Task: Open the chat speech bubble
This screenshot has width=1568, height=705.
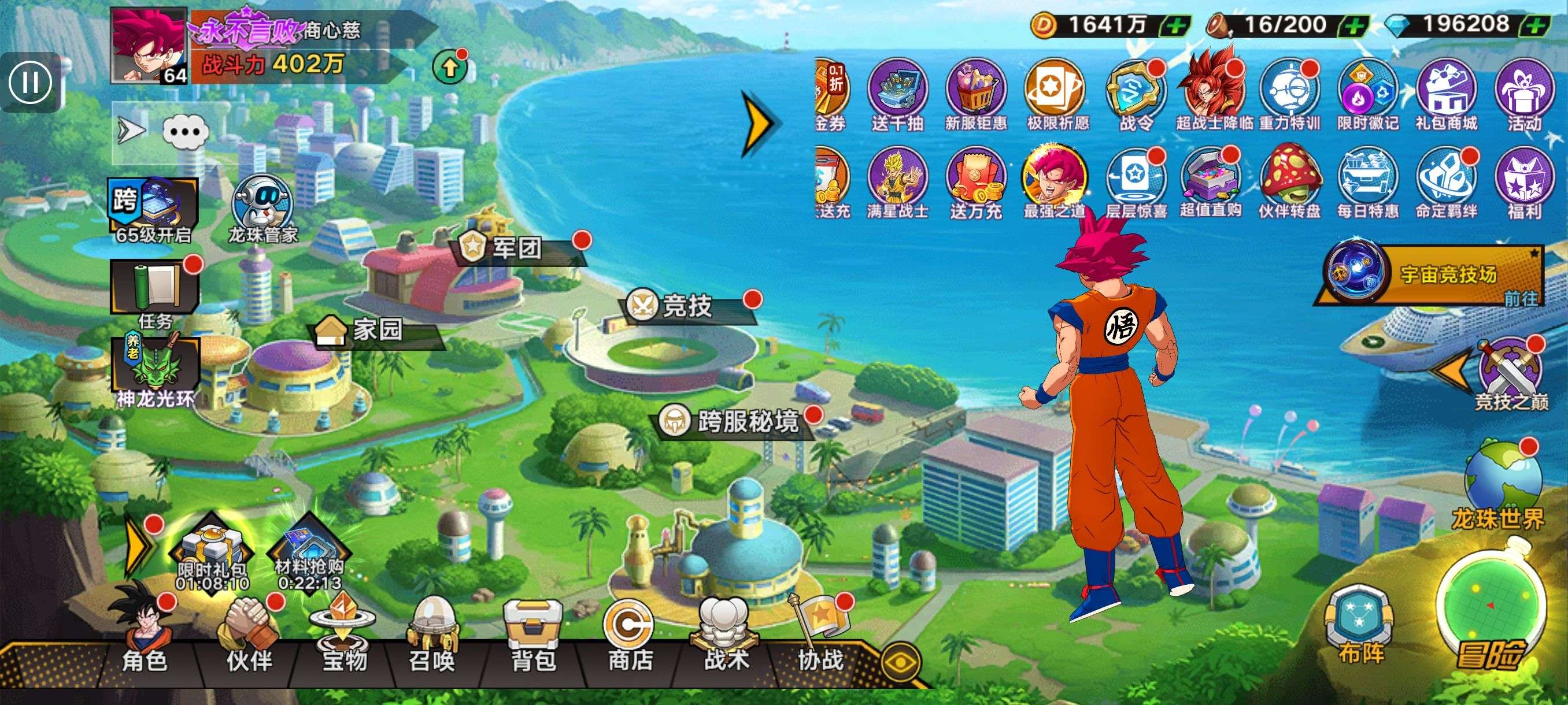Action: pos(186,131)
